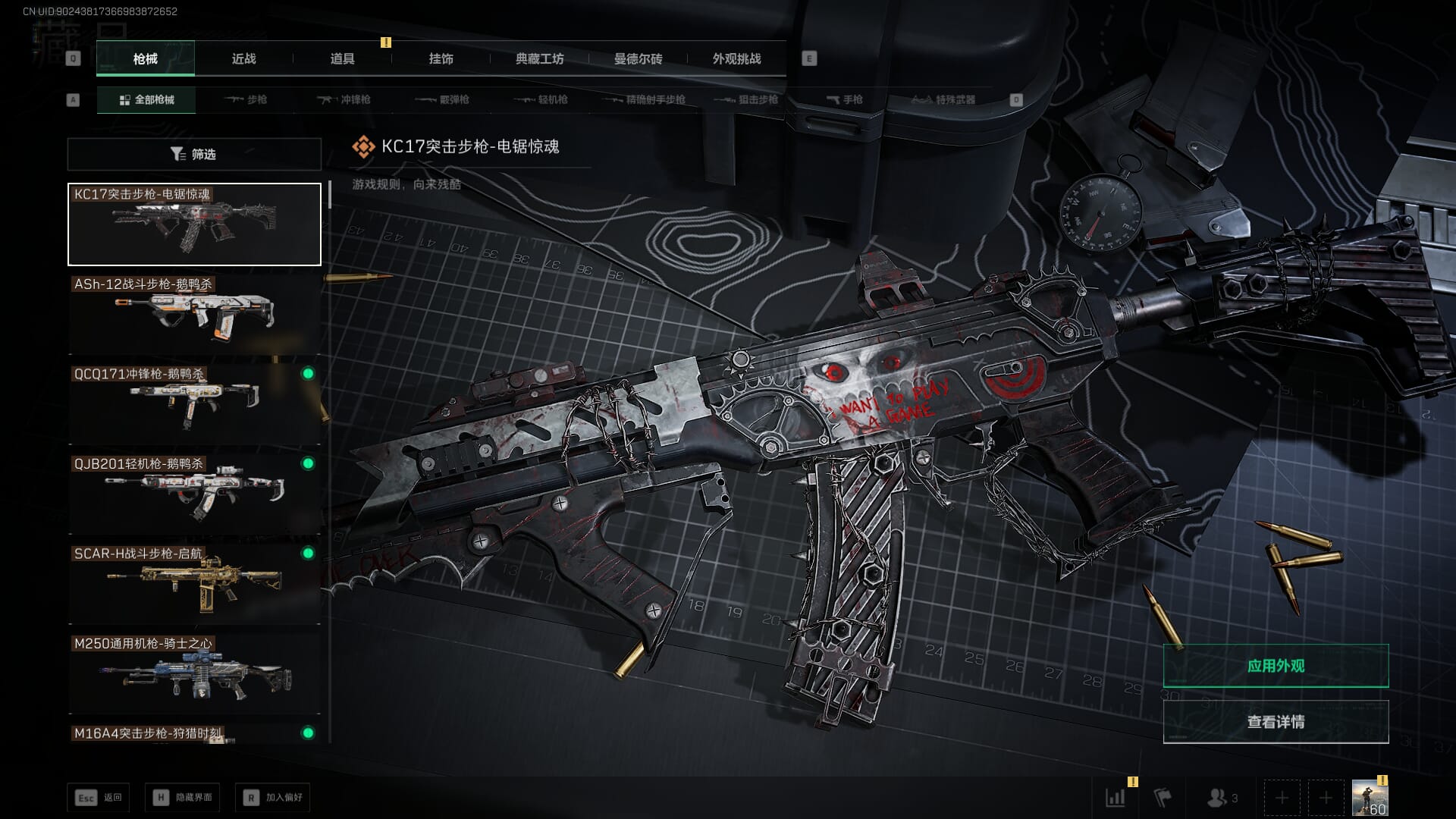Go to the 挂饰 tab
Screen dimensions: 1456x819
(x=441, y=58)
